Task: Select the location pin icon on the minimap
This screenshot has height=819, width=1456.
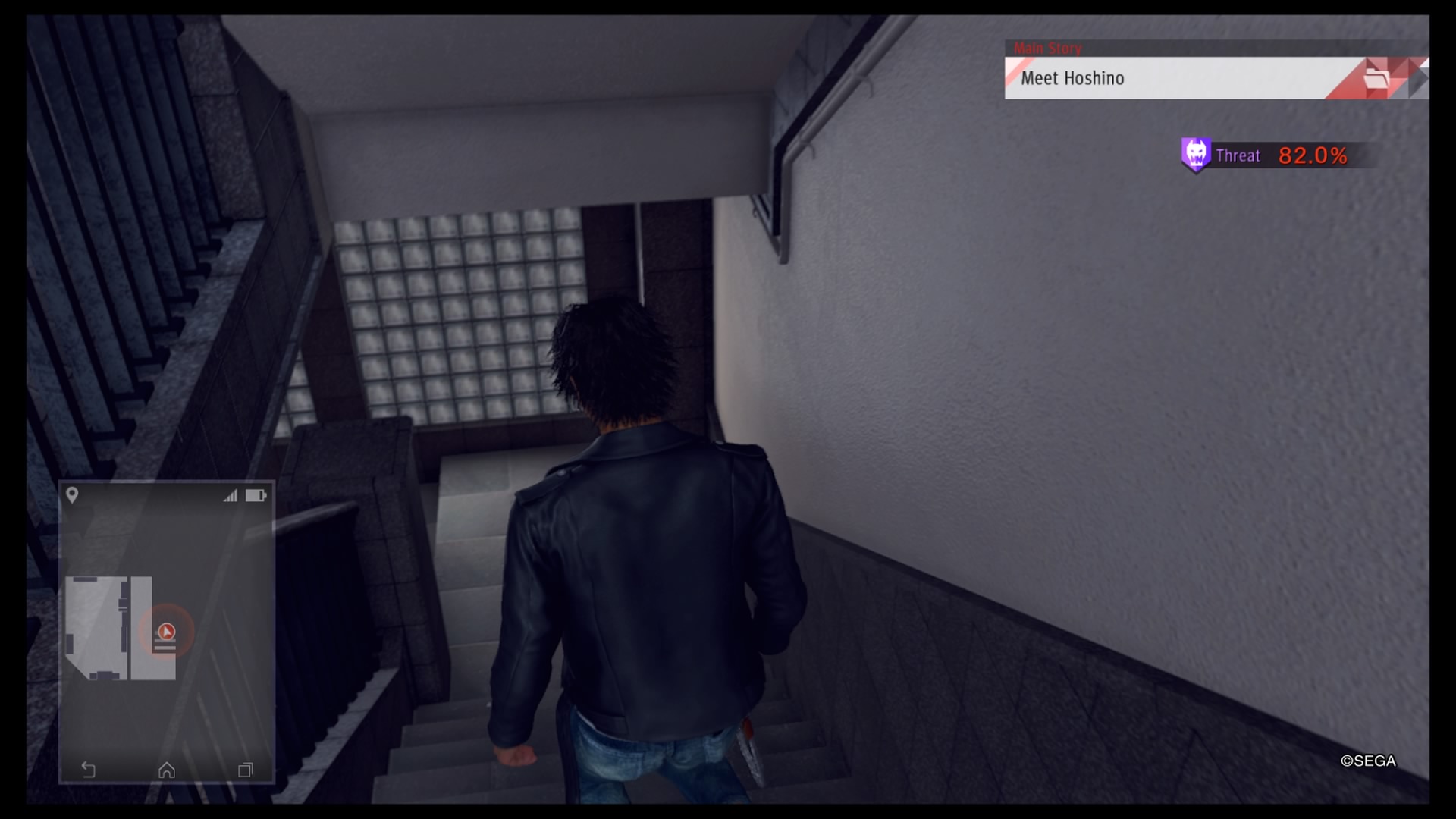Action: [x=74, y=495]
